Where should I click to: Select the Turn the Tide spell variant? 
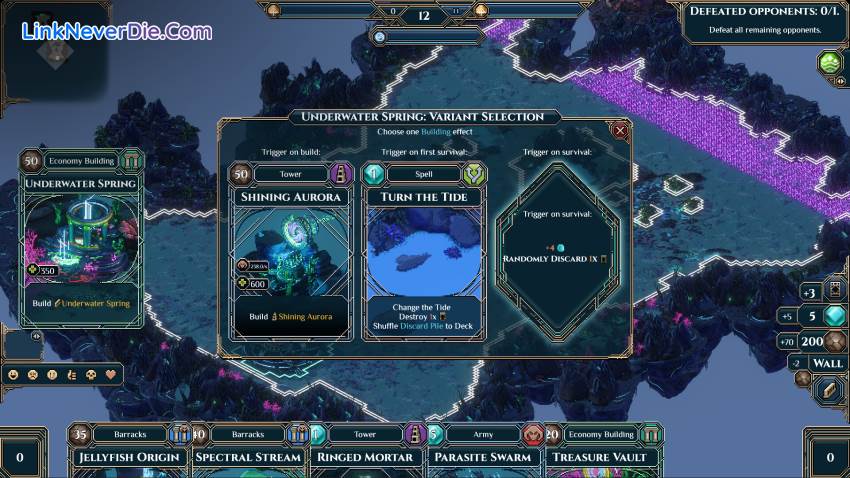coord(424,250)
